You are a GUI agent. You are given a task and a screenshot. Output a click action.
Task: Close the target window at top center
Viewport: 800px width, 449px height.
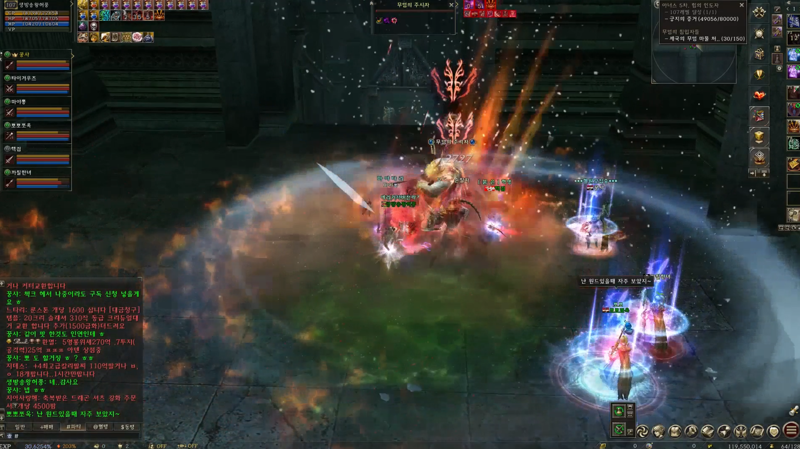coord(452,5)
